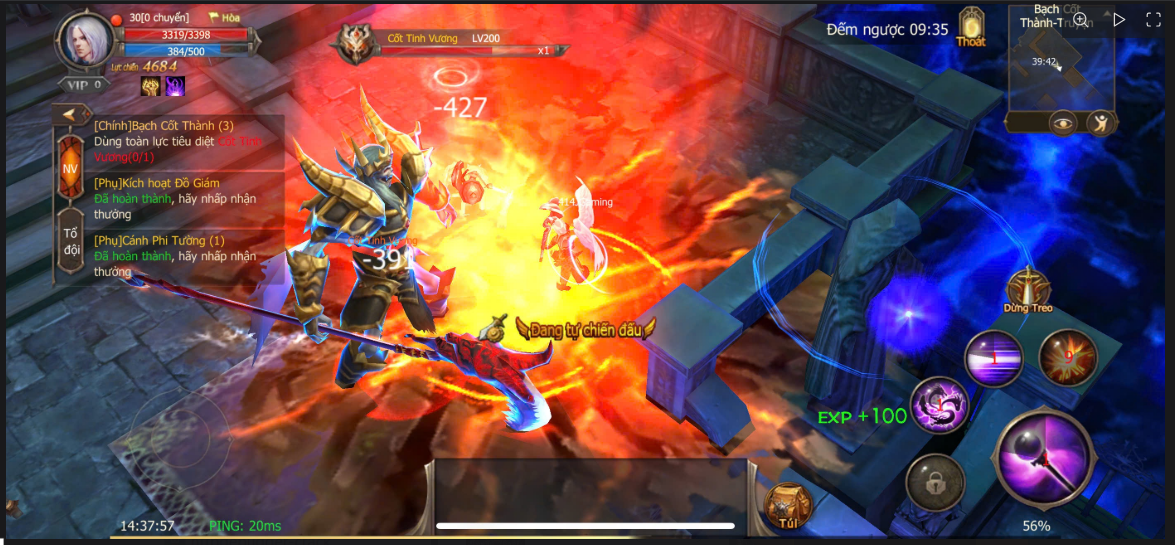Toggle the eye visibility button under minimap
This screenshot has height=545, width=1175.
(1063, 123)
